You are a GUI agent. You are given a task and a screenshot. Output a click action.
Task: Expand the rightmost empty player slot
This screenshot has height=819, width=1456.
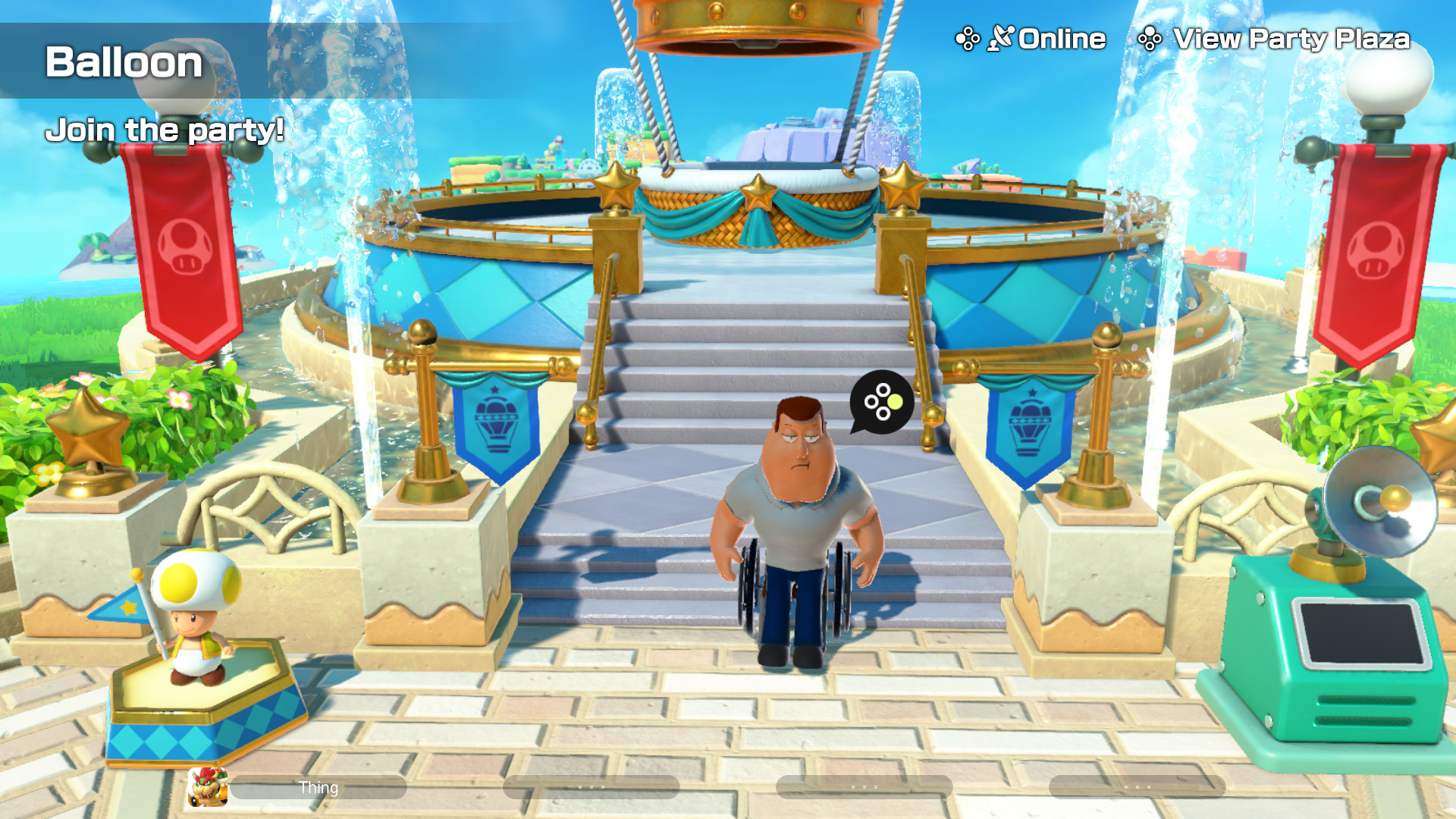point(1137,786)
